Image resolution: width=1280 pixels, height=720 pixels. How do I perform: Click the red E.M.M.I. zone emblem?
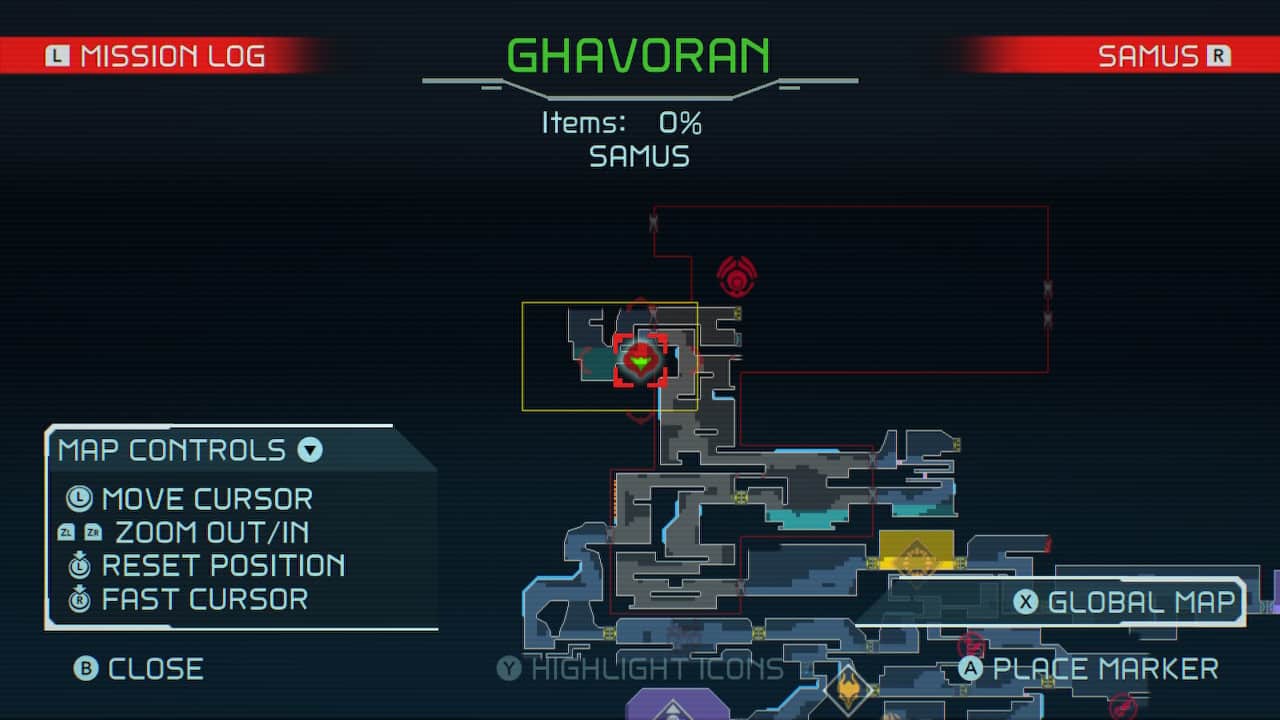(x=737, y=277)
